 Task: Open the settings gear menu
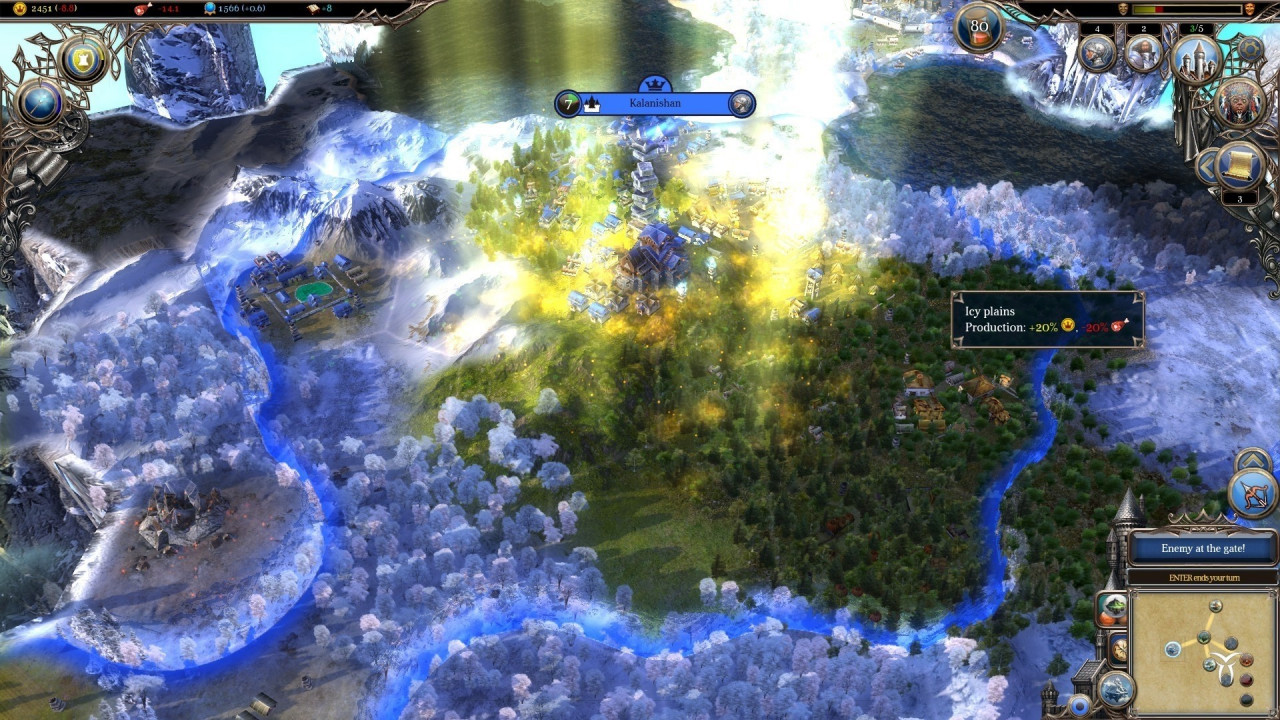coord(1250,49)
